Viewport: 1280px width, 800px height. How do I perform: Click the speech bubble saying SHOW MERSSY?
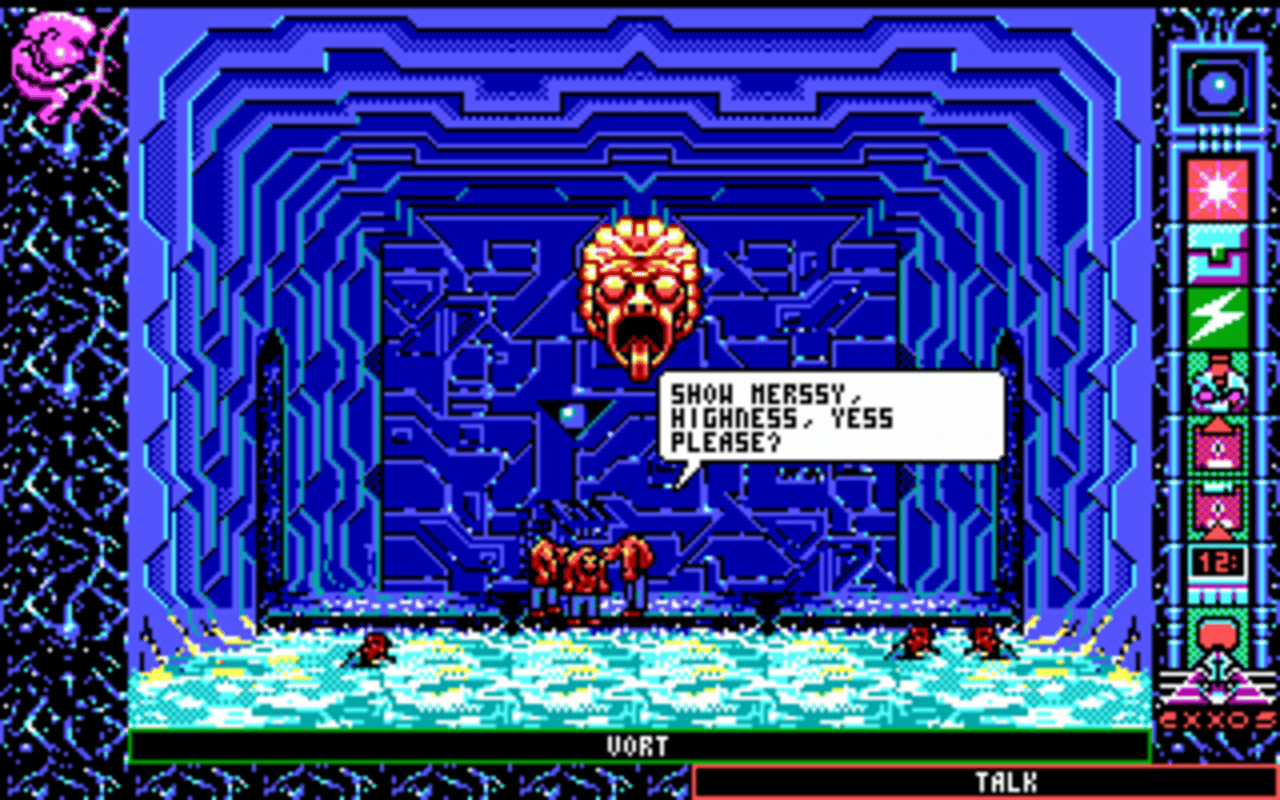[830, 415]
